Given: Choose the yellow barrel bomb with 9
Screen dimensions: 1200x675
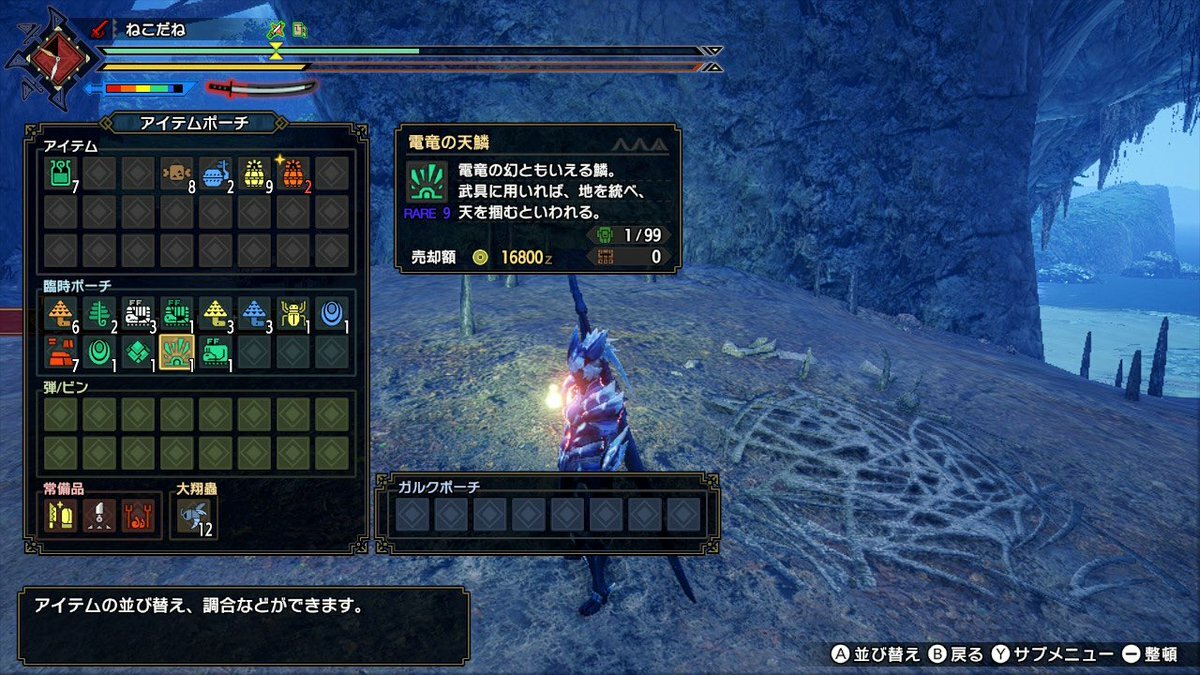Looking at the screenshot, I should coord(254,174).
